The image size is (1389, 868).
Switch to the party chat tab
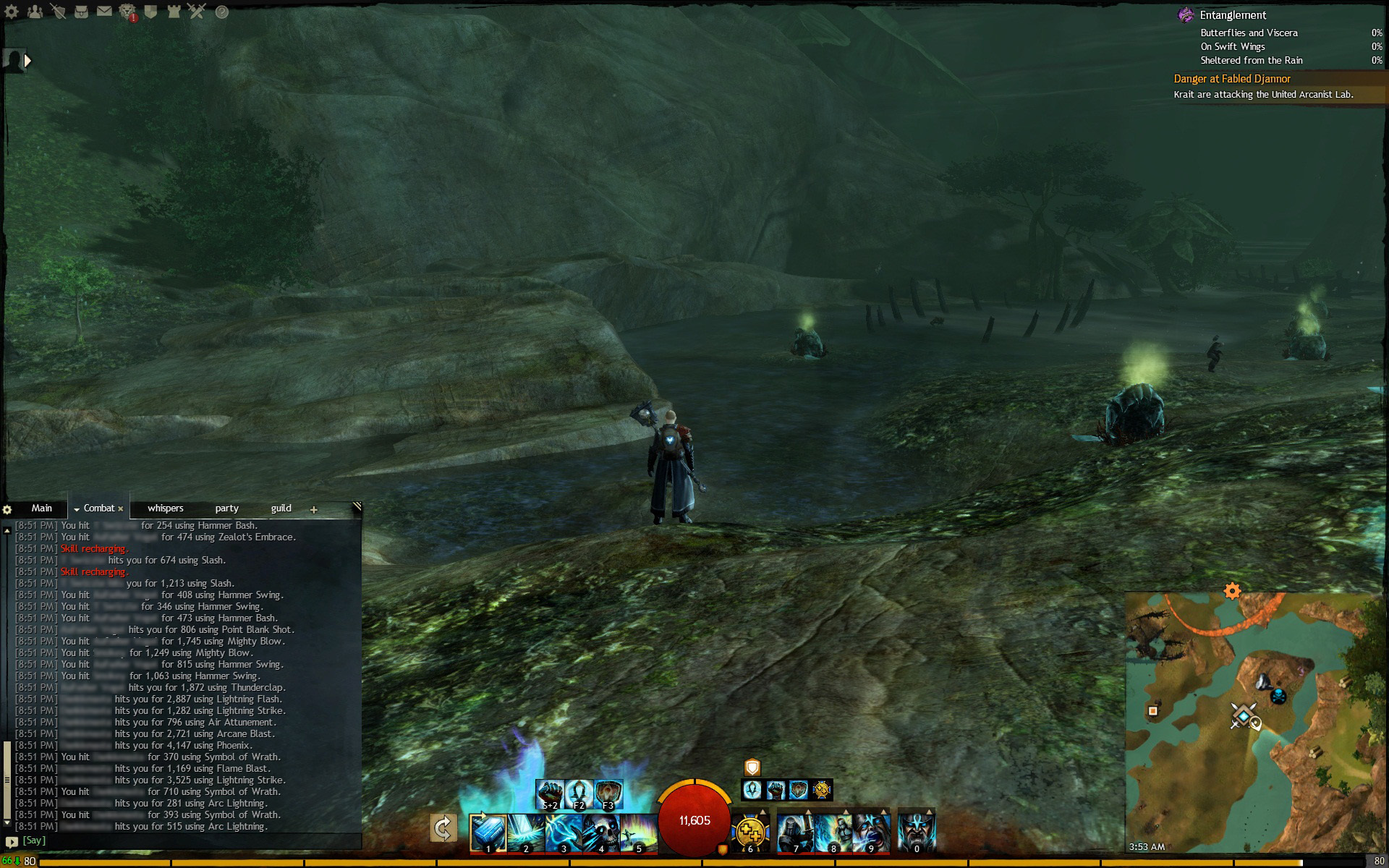click(x=226, y=509)
